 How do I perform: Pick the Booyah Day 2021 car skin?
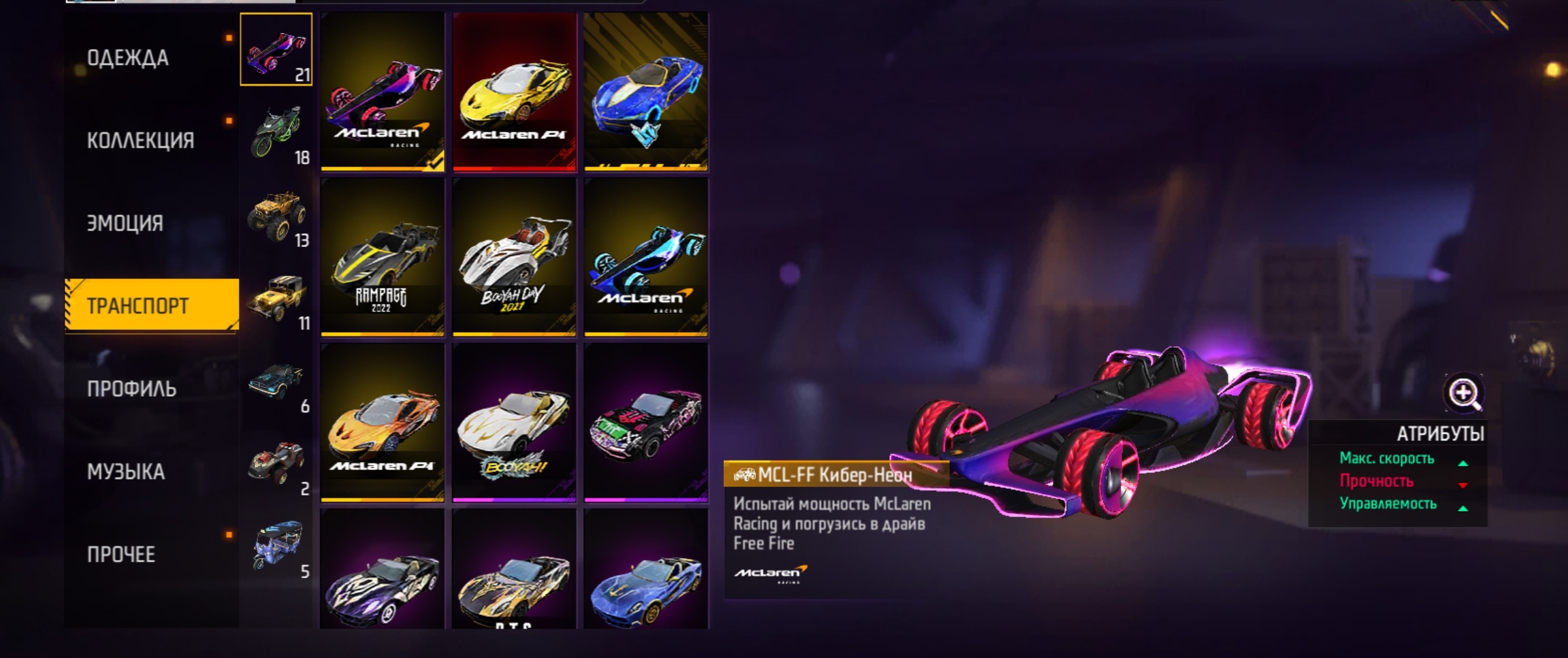coord(514,257)
